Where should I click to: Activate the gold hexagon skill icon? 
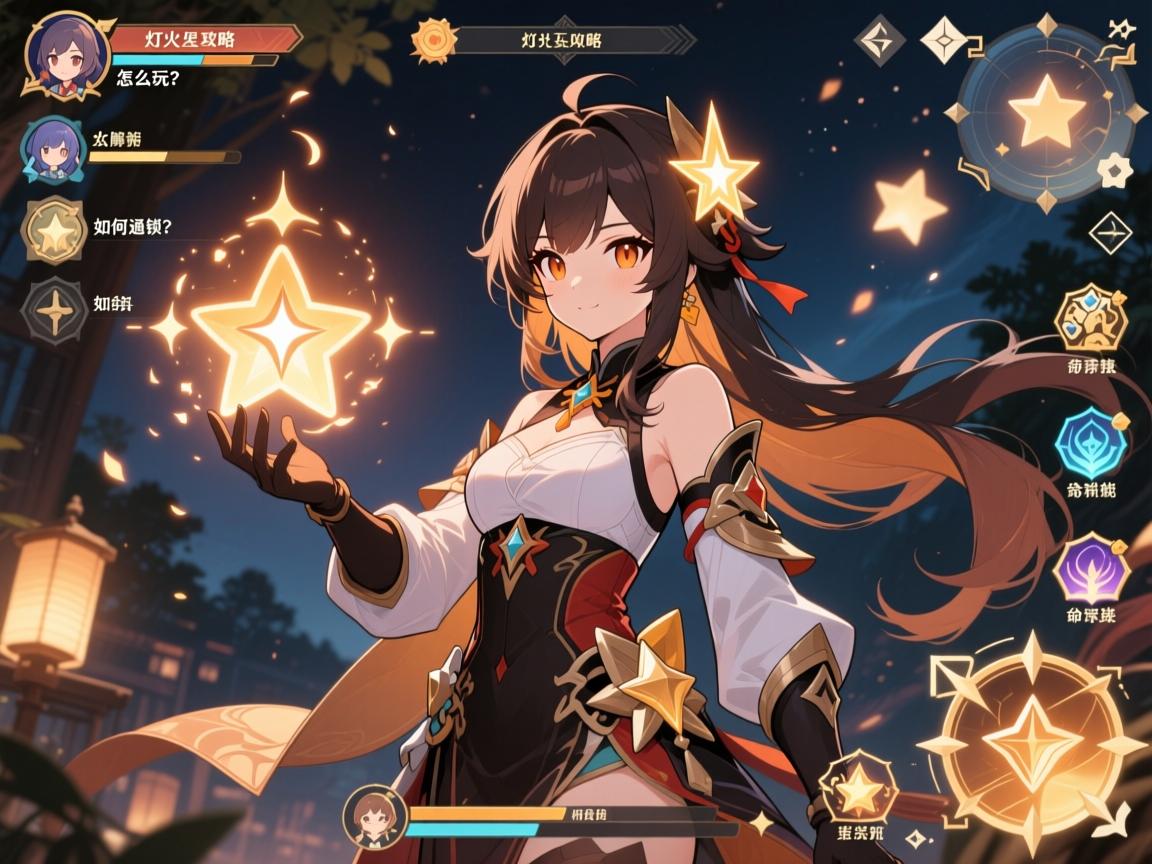(x=1091, y=319)
